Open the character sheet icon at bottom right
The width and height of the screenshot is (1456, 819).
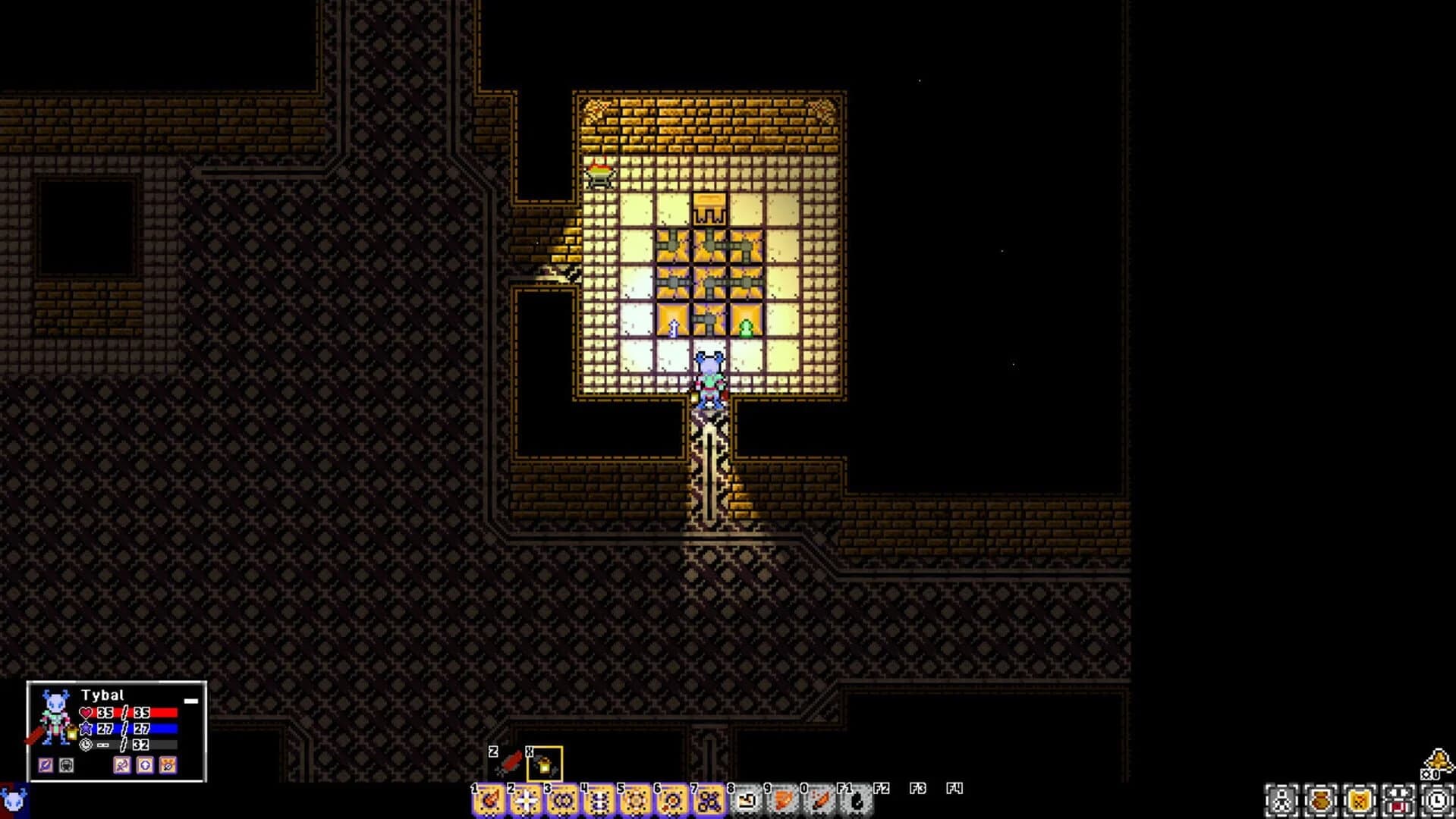point(1281,800)
